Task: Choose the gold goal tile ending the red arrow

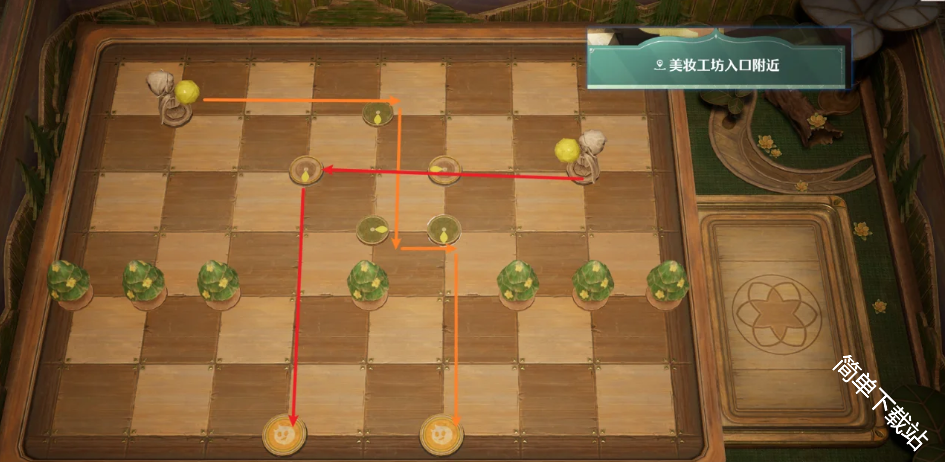Action: (x=284, y=435)
